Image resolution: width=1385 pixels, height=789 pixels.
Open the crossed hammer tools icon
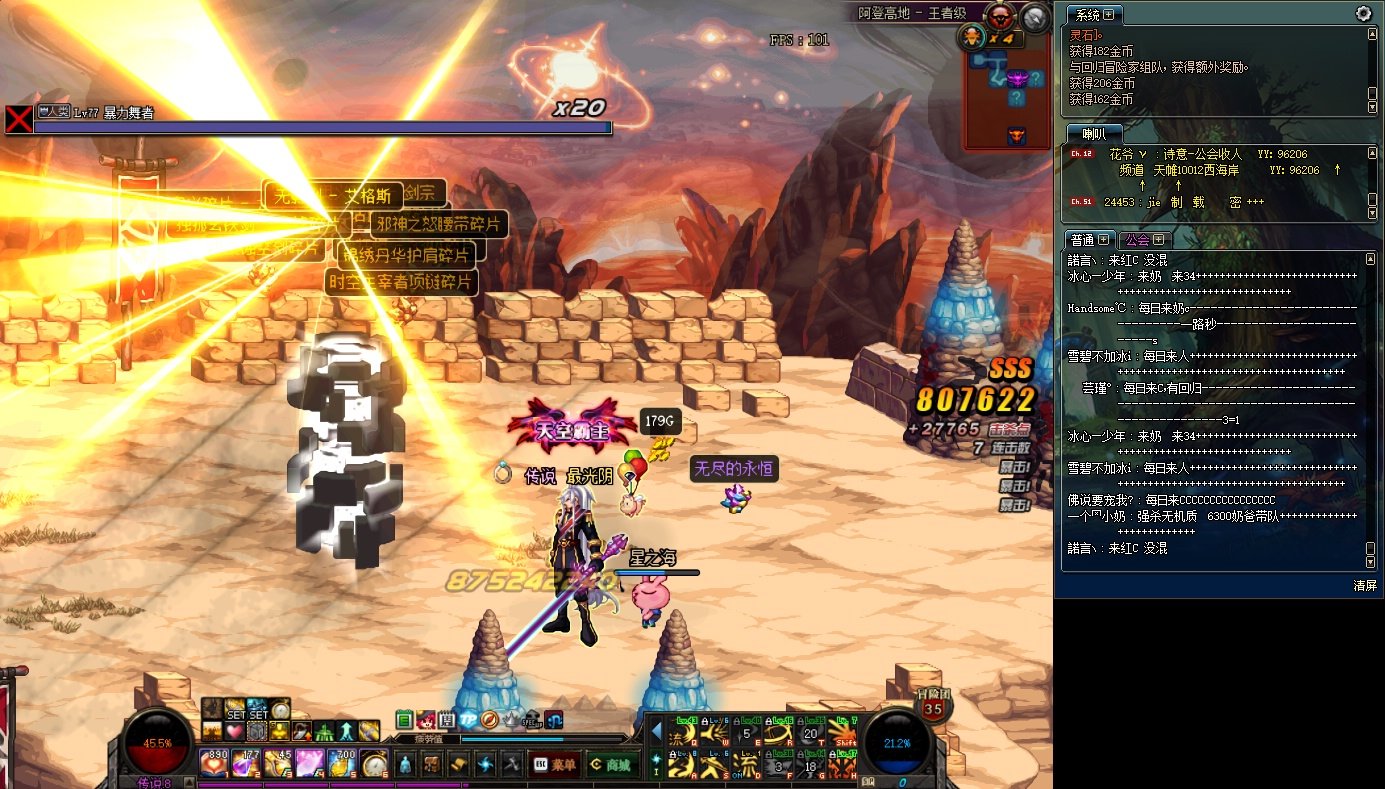pyautogui.click(x=510, y=765)
